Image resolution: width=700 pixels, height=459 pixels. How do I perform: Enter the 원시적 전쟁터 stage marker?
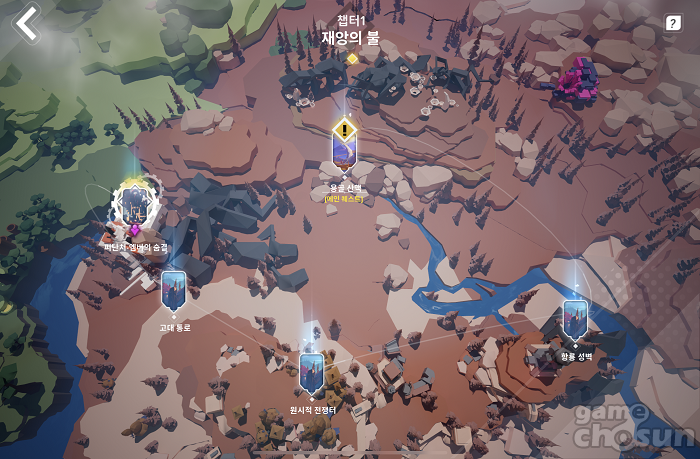coord(312,373)
